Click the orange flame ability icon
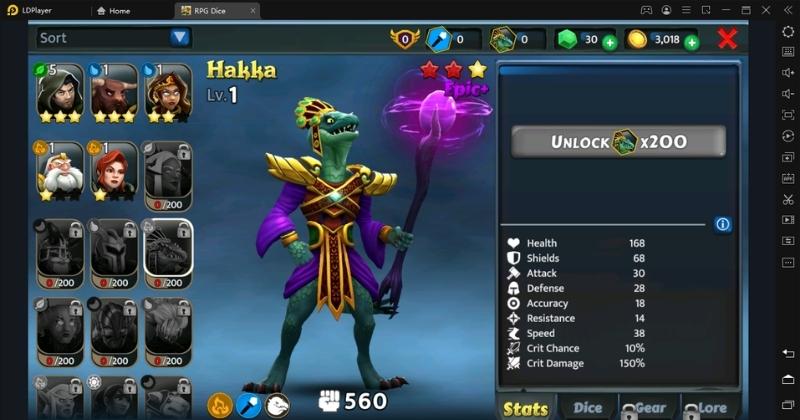This screenshot has width=800, height=420. pyautogui.click(x=220, y=405)
